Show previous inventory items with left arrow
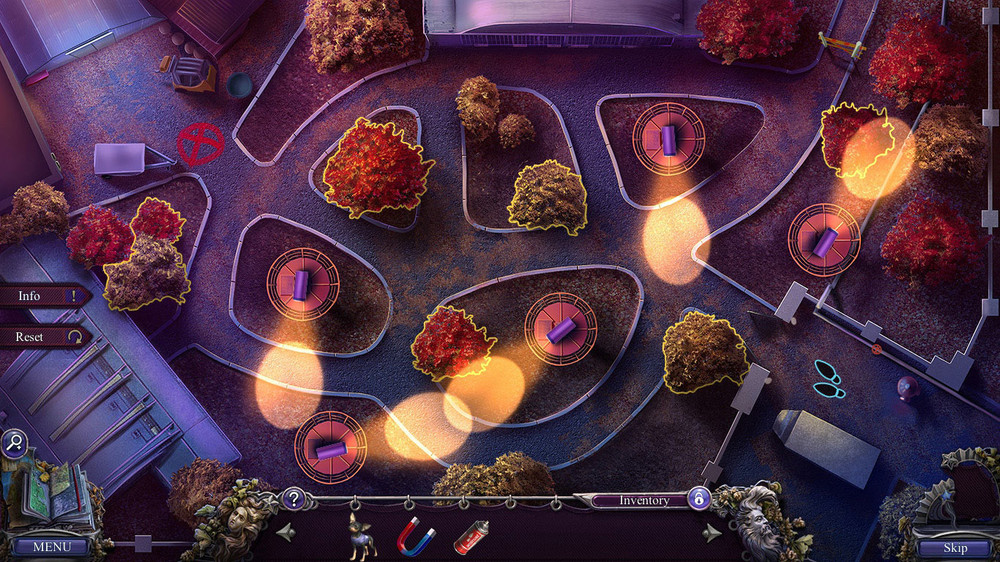The image size is (1000, 562). (286, 531)
